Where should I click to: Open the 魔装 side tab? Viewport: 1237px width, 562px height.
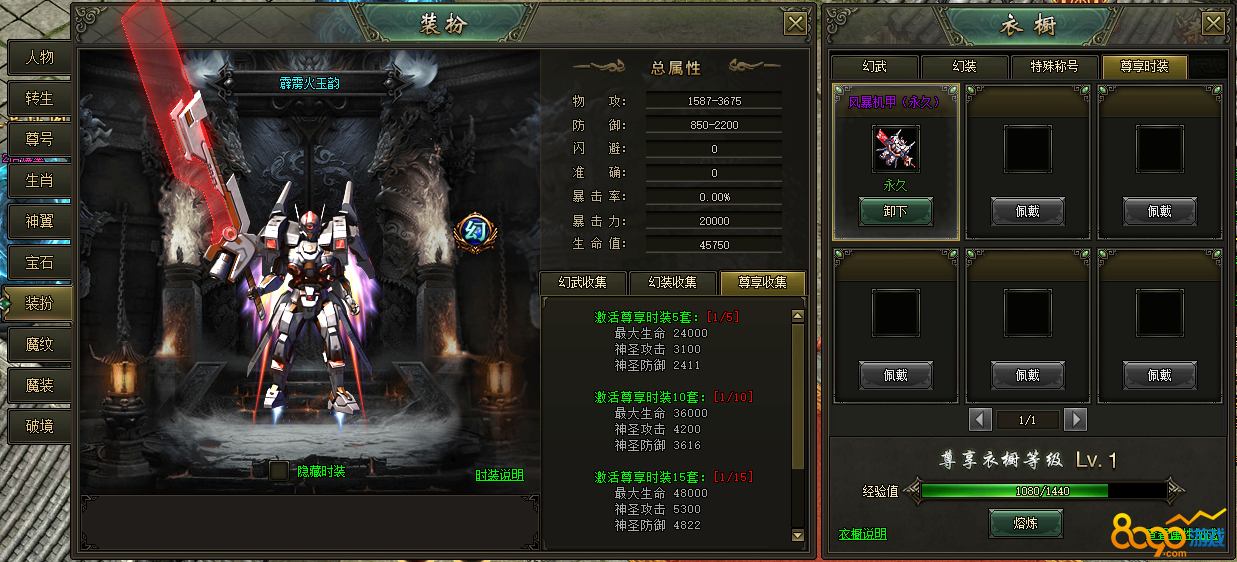[39, 385]
